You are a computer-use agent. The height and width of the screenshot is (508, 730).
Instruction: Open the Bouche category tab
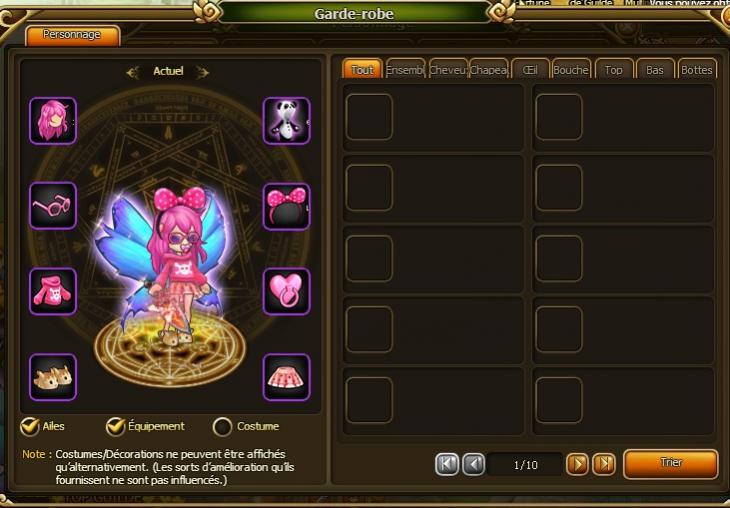pyautogui.click(x=571, y=70)
